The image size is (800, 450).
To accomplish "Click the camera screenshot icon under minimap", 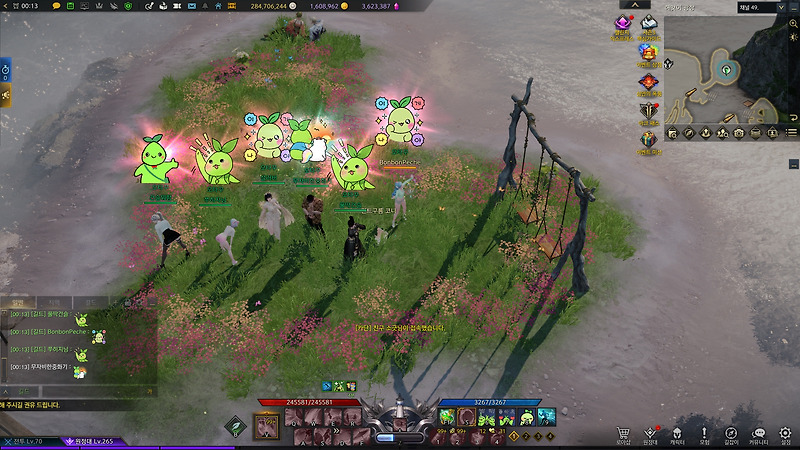I will tap(738, 133).
